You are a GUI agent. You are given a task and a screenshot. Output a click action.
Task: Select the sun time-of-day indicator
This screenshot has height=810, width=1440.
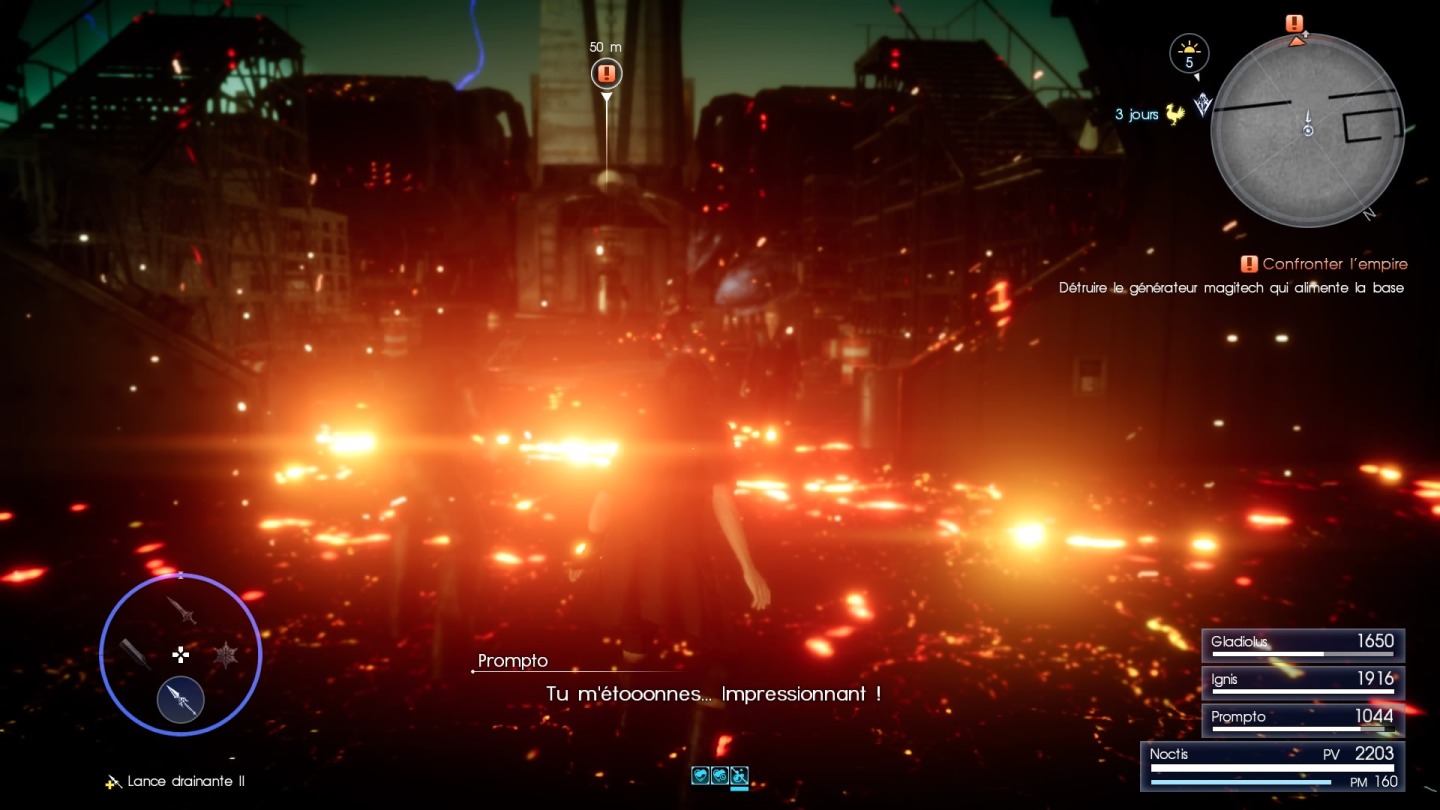1189,53
